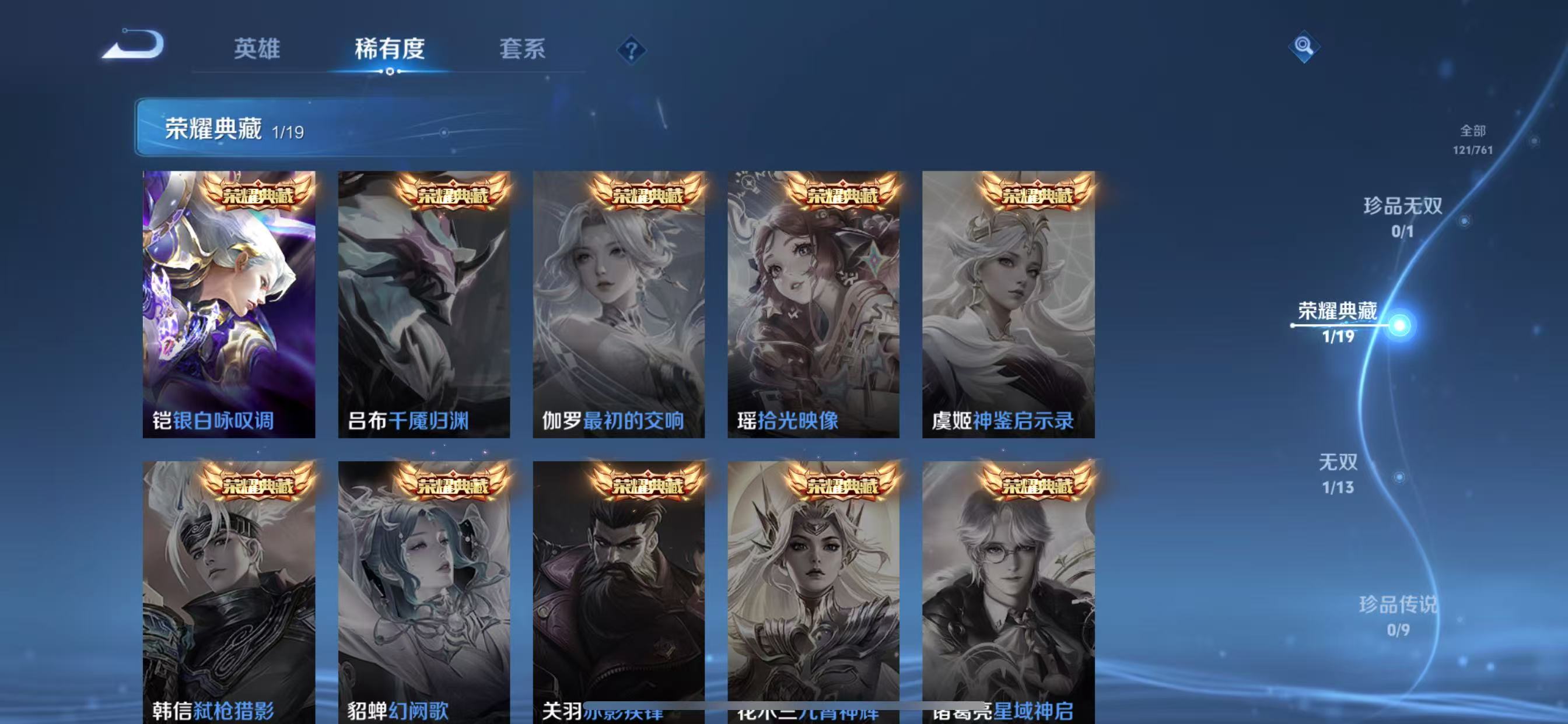Select the 稀有度 tab
The image size is (1568, 724).
[x=390, y=48]
